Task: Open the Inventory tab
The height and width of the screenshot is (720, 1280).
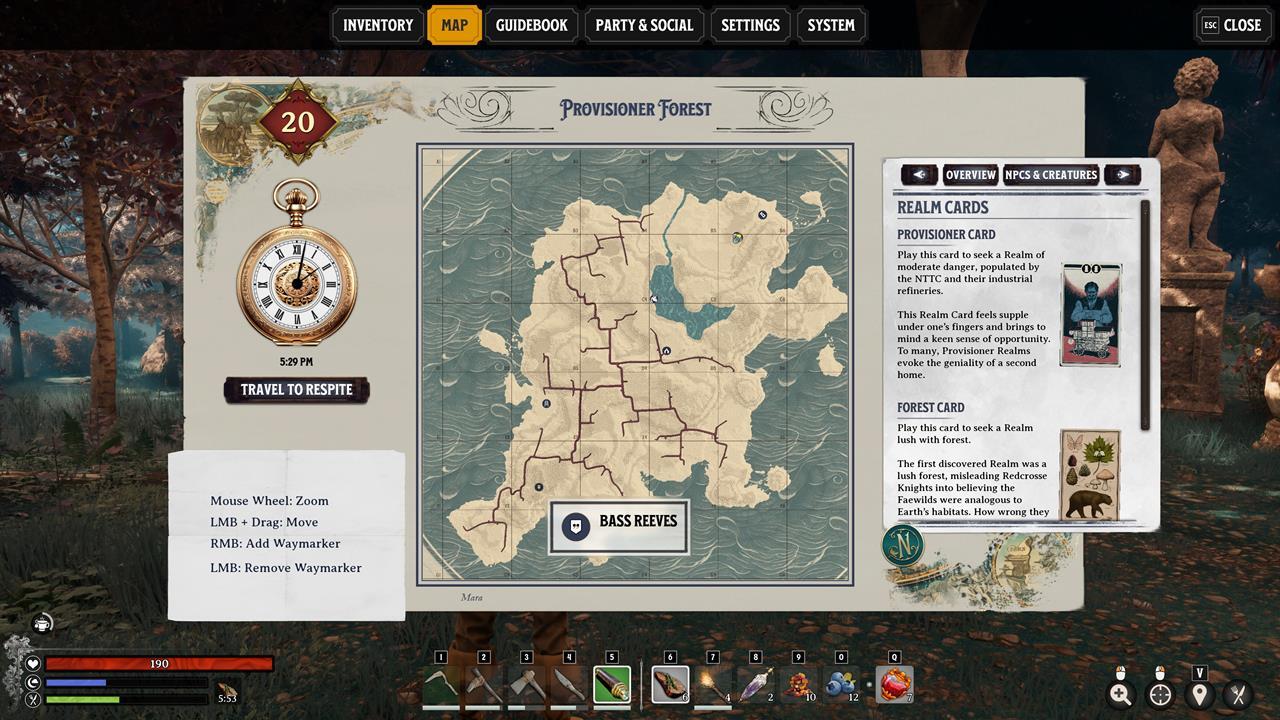Action: (378, 25)
